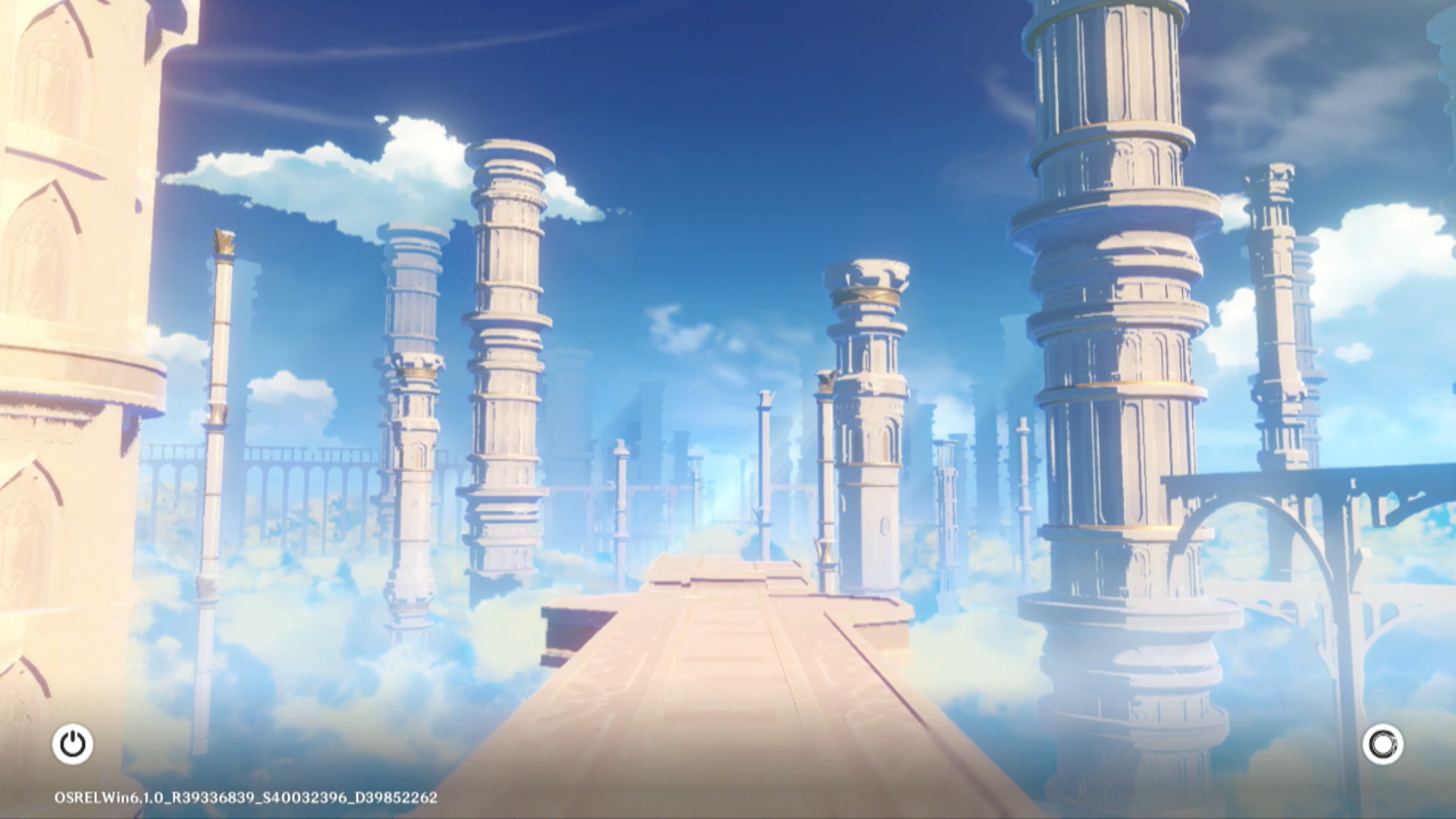Open the circular ring icon button
1456x819 pixels.
(1382, 744)
